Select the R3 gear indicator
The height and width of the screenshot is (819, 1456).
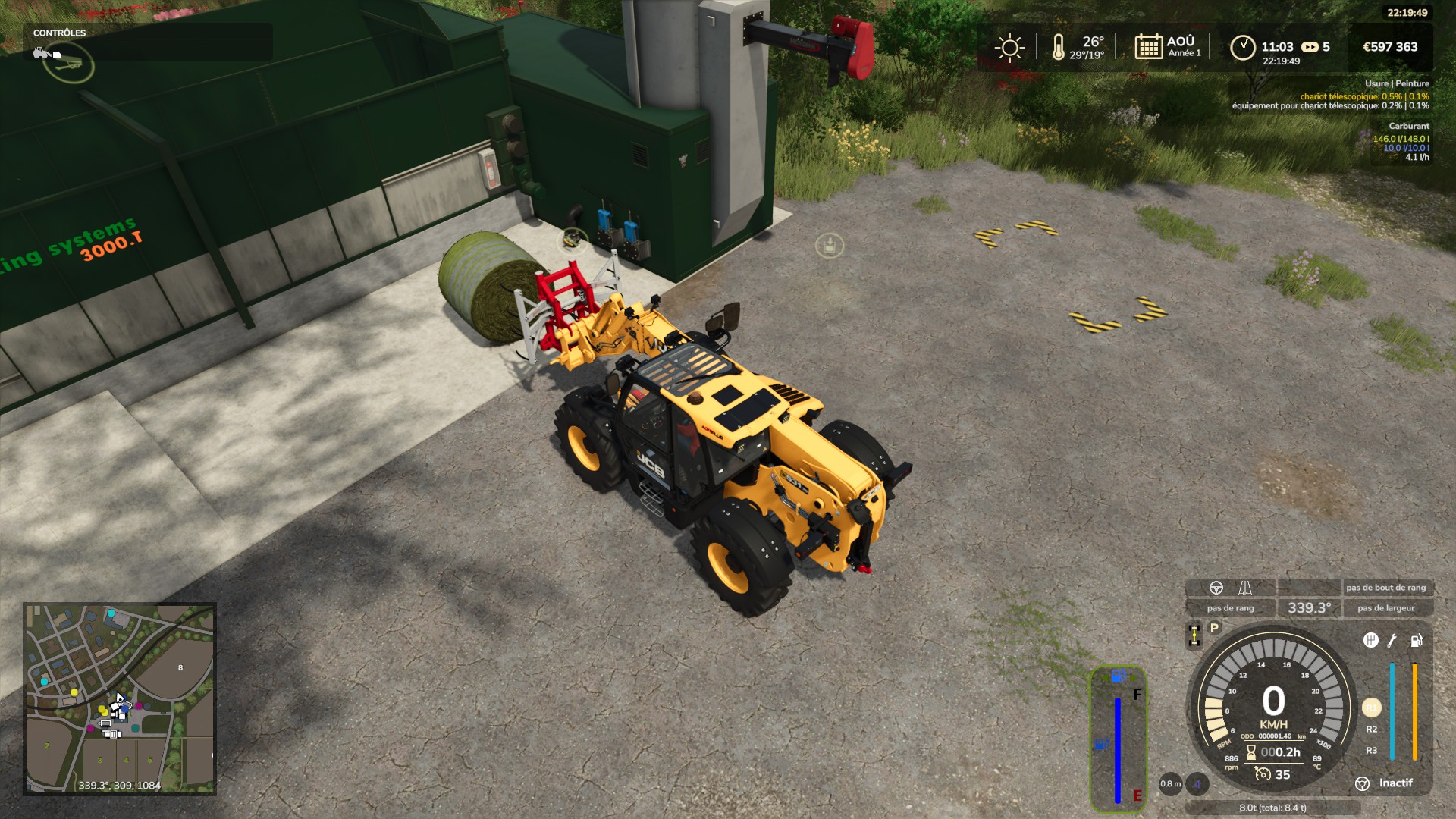pyautogui.click(x=1371, y=751)
